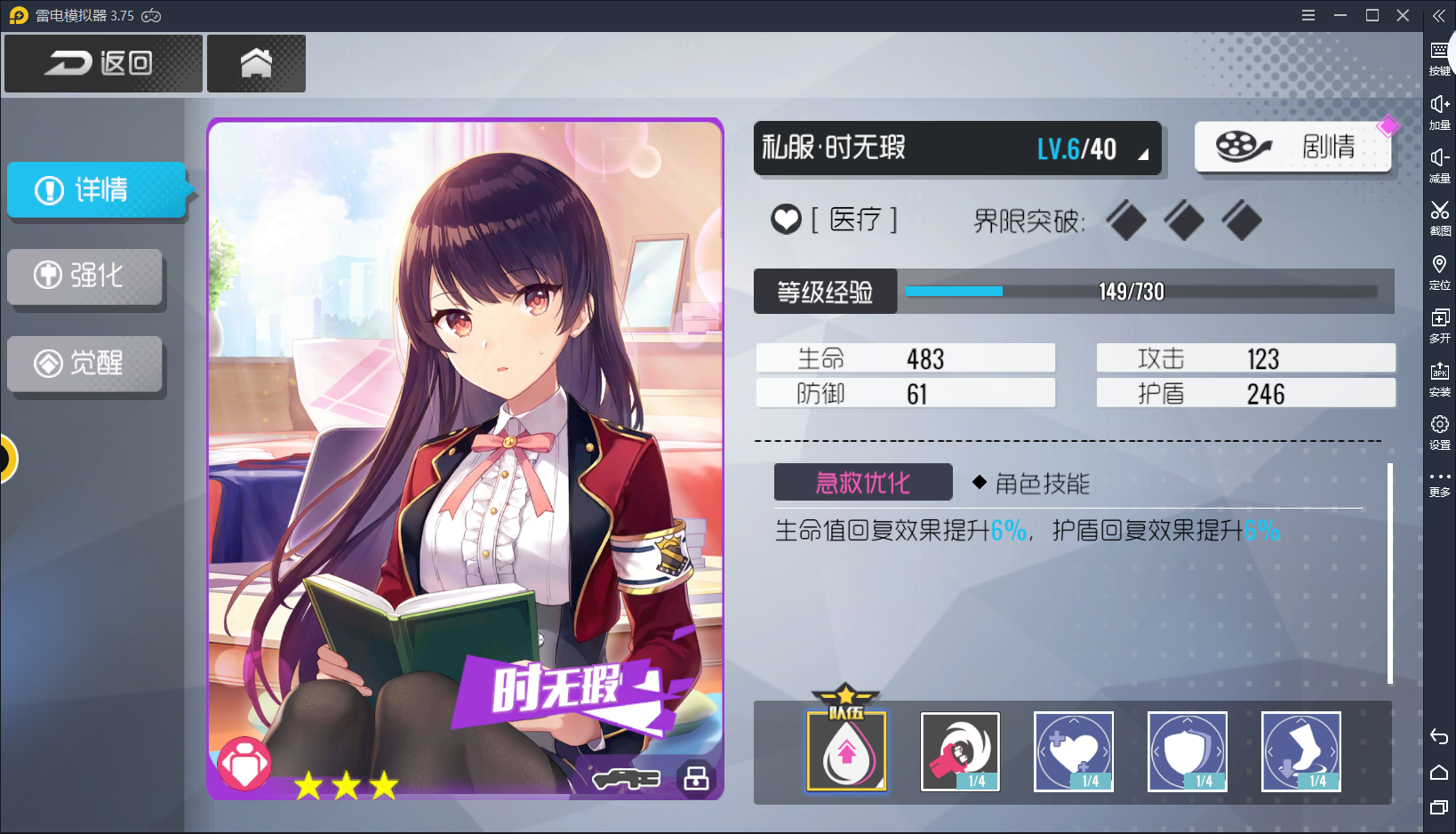The width and height of the screenshot is (1456, 834).
Task: Open the 剧情 story button
Action: [1292, 147]
